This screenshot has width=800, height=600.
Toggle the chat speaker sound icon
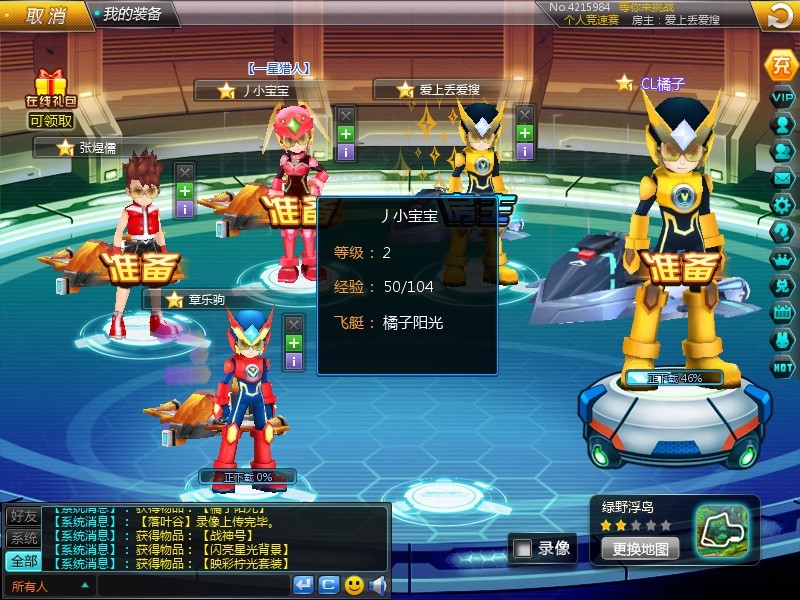pos(377,585)
